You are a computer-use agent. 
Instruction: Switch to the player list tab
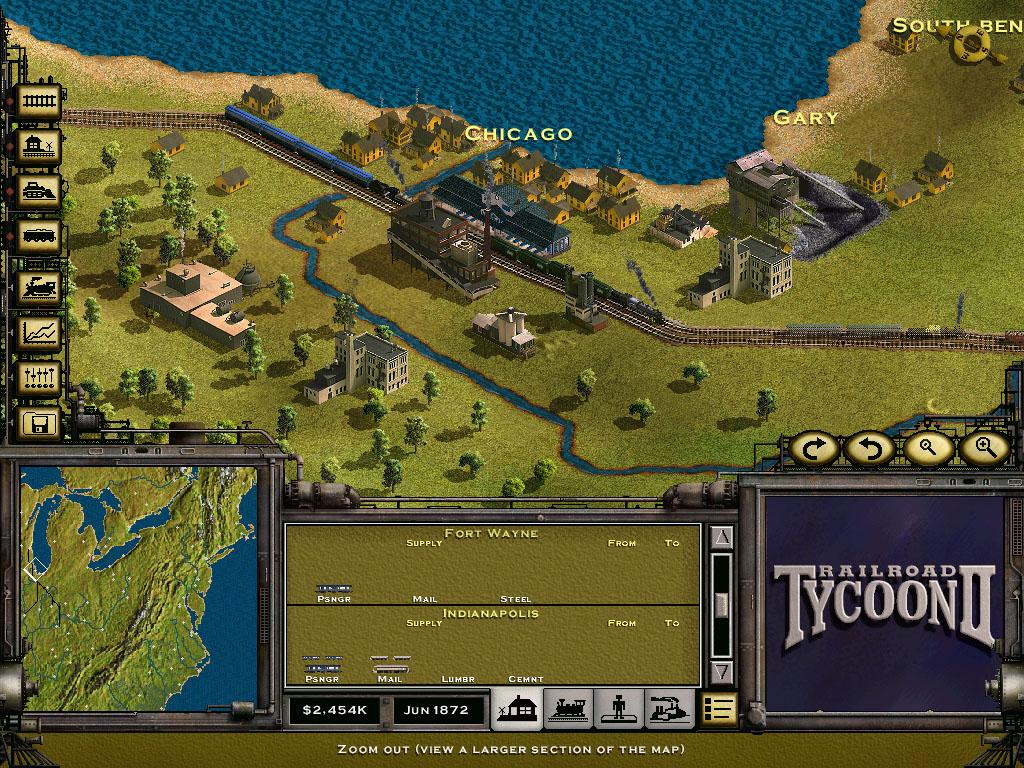click(x=618, y=709)
